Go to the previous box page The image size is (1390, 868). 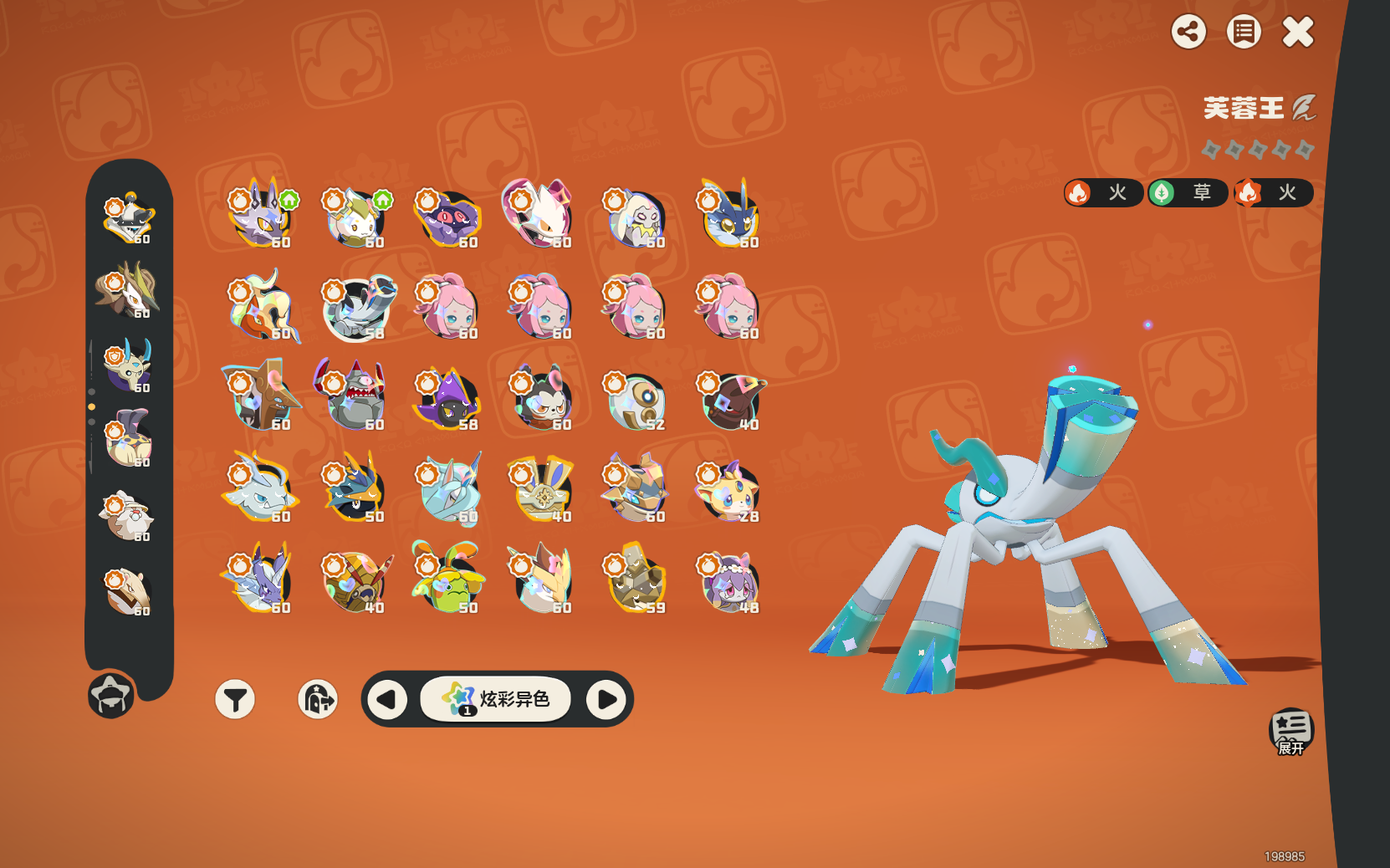386,699
